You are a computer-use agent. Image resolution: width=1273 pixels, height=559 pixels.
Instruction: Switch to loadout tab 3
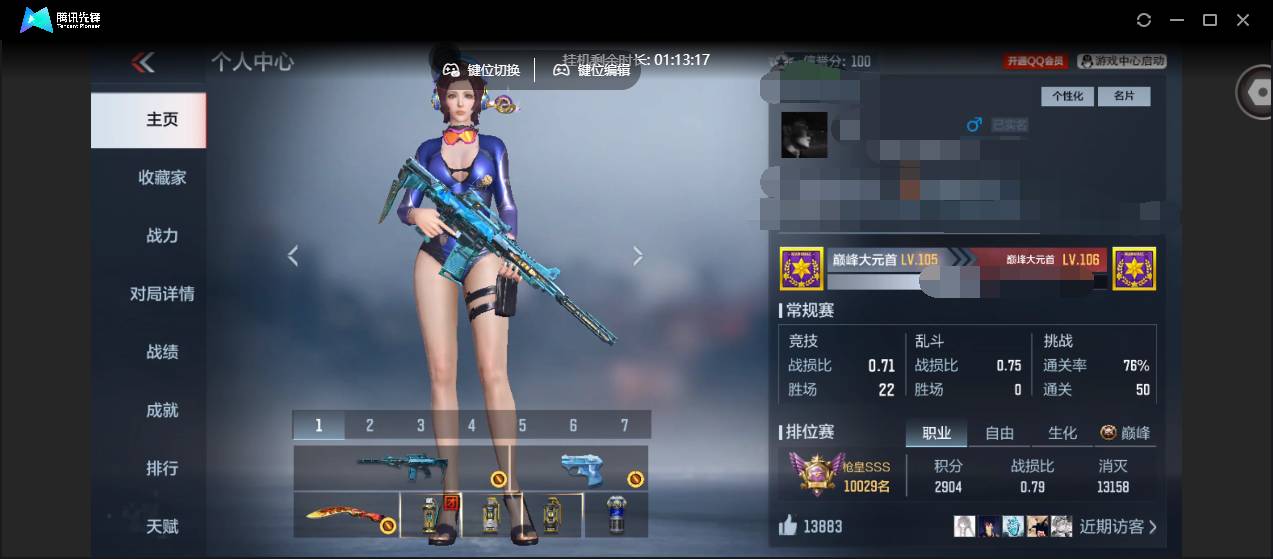click(x=421, y=426)
